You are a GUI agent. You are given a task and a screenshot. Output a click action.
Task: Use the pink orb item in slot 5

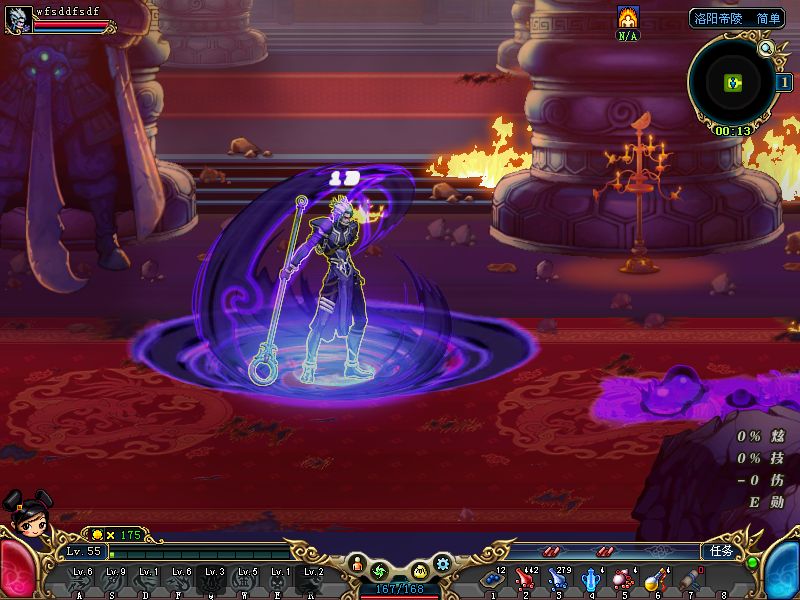[x=623, y=579]
